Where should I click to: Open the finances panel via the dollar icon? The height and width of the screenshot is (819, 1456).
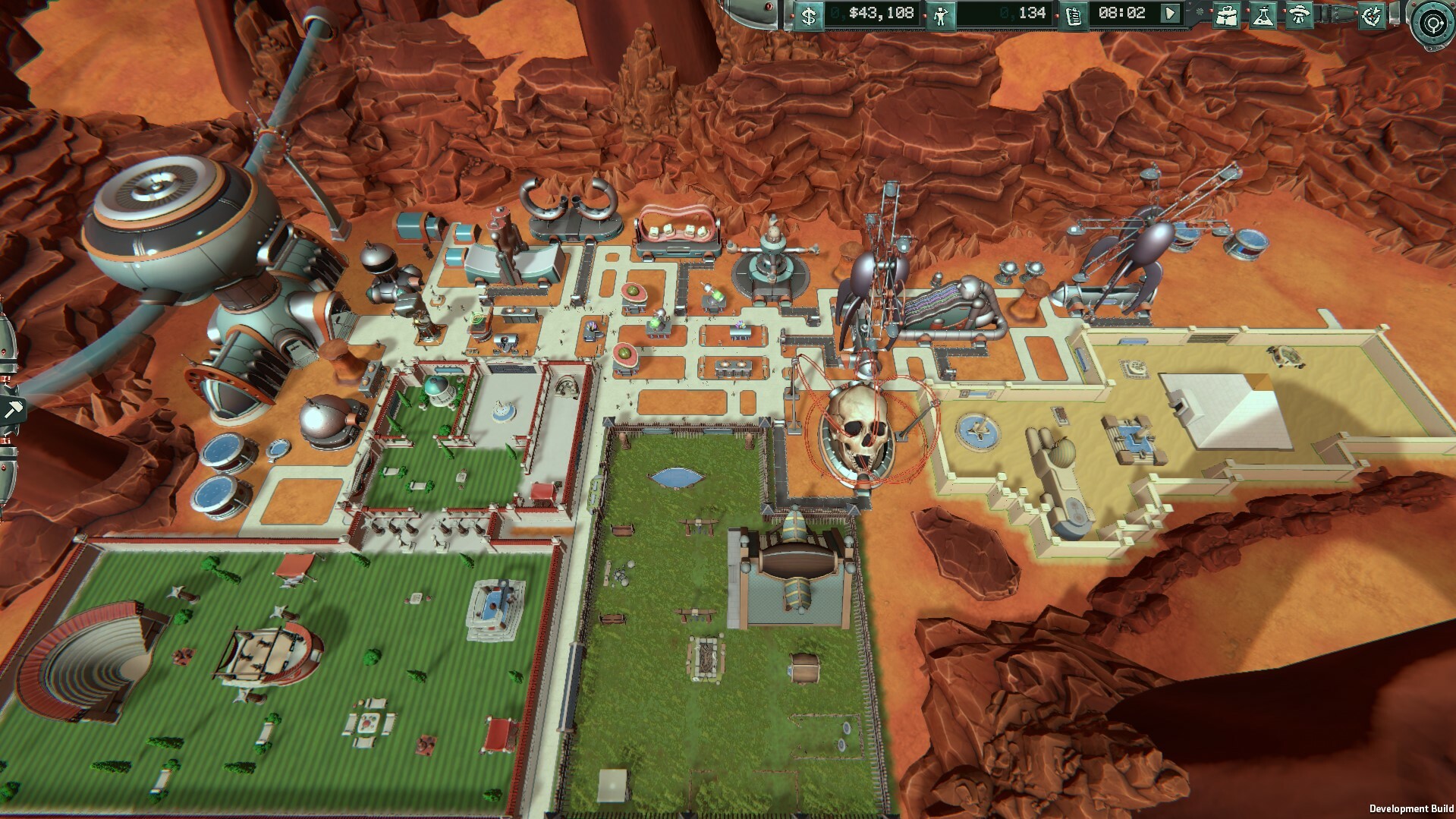(x=808, y=13)
